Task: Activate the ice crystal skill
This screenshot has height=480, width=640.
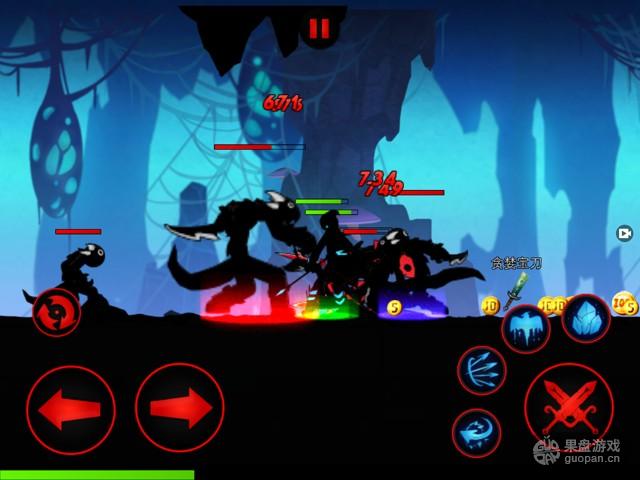Action: pyautogui.click(x=586, y=320)
